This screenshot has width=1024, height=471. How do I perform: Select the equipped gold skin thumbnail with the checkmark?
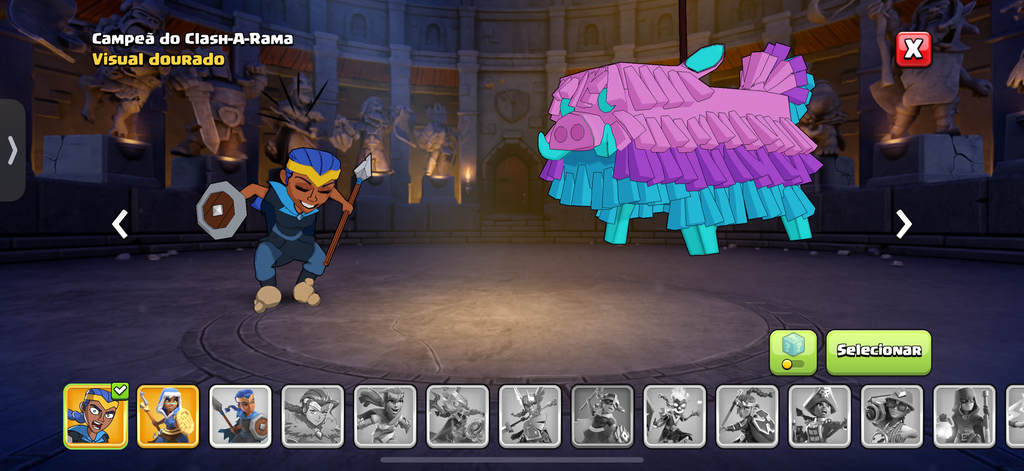click(95, 415)
